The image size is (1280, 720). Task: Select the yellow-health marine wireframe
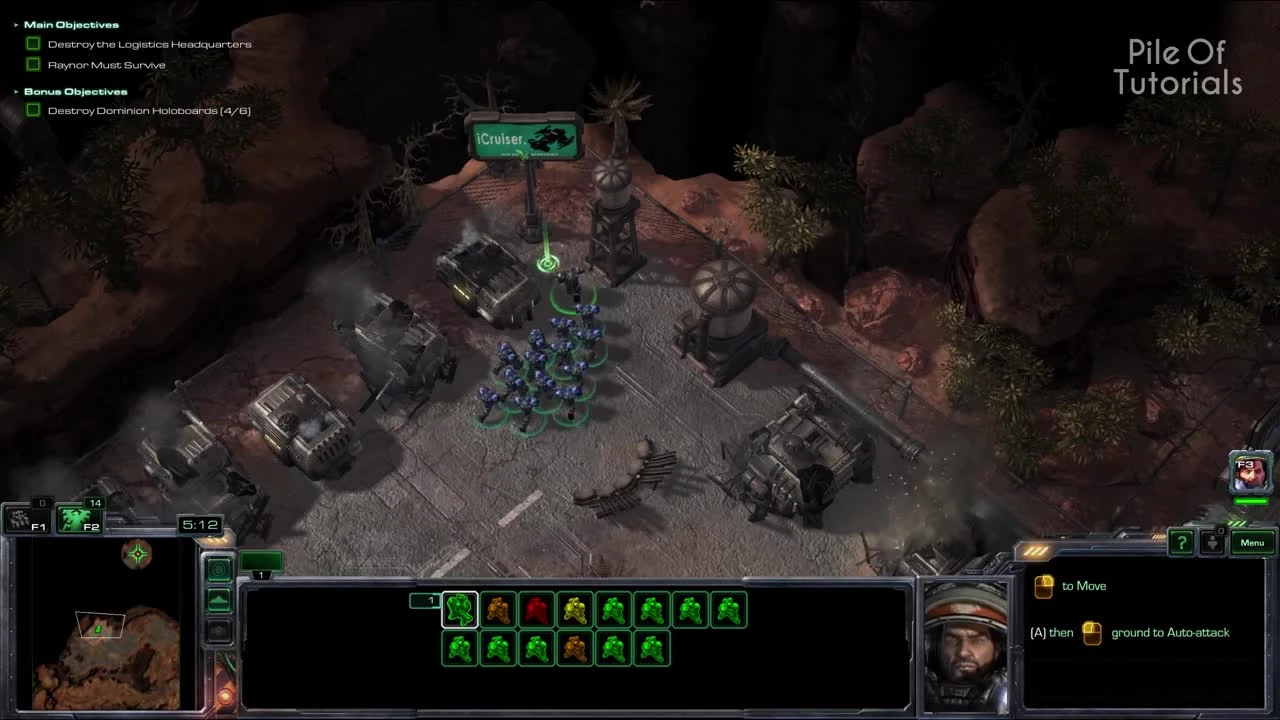575,609
